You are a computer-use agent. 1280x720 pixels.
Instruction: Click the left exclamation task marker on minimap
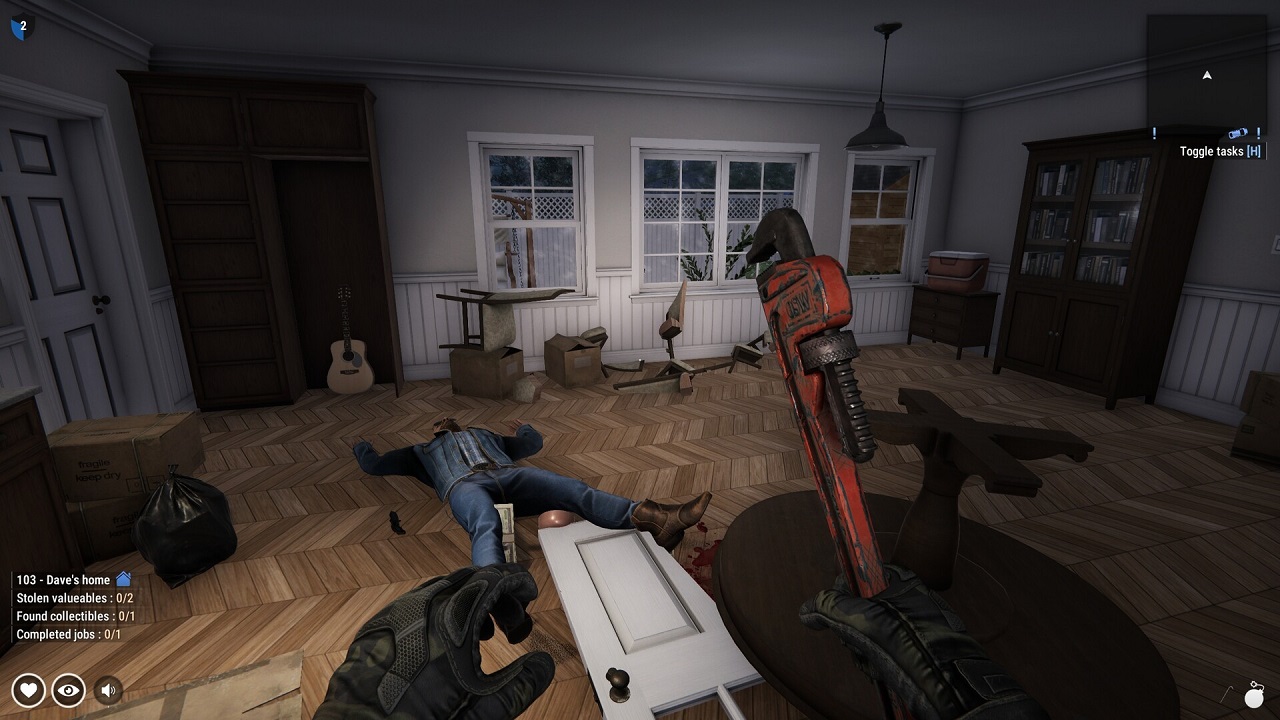pyautogui.click(x=1155, y=131)
